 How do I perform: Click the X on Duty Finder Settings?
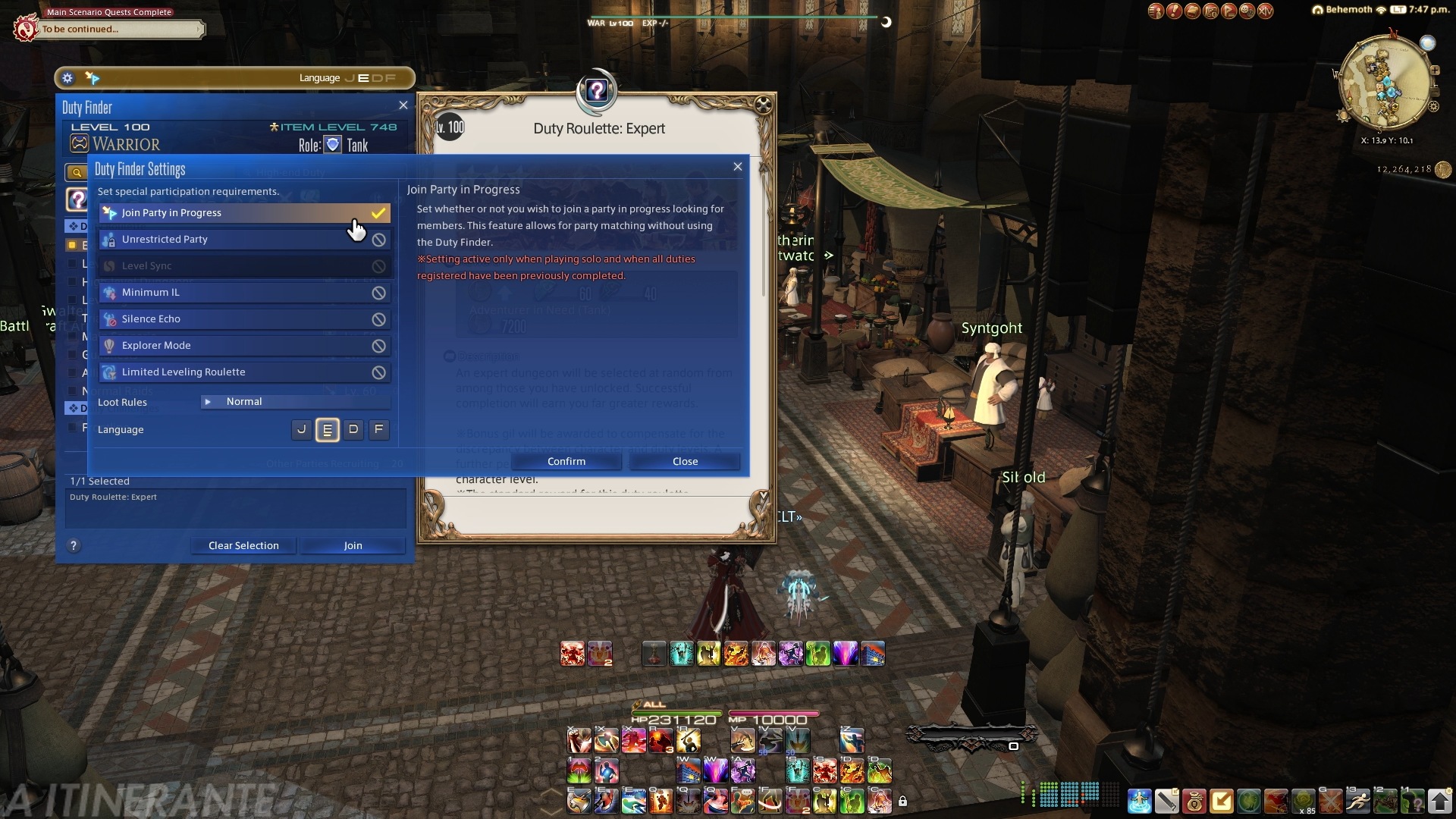point(738,167)
